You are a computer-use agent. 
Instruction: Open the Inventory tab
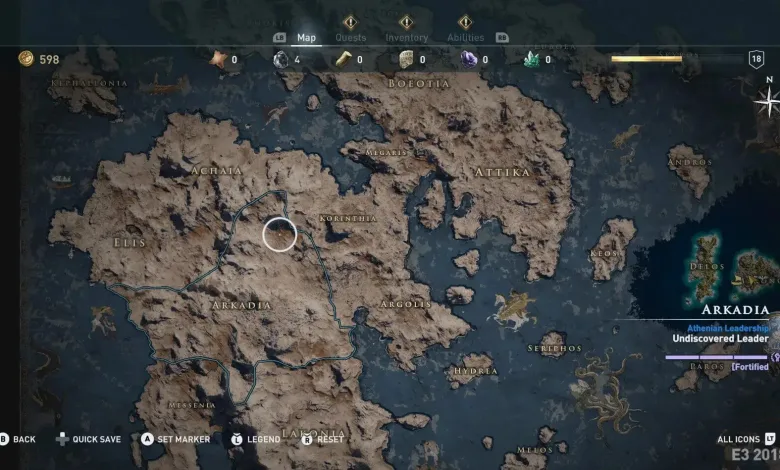(x=407, y=37)
